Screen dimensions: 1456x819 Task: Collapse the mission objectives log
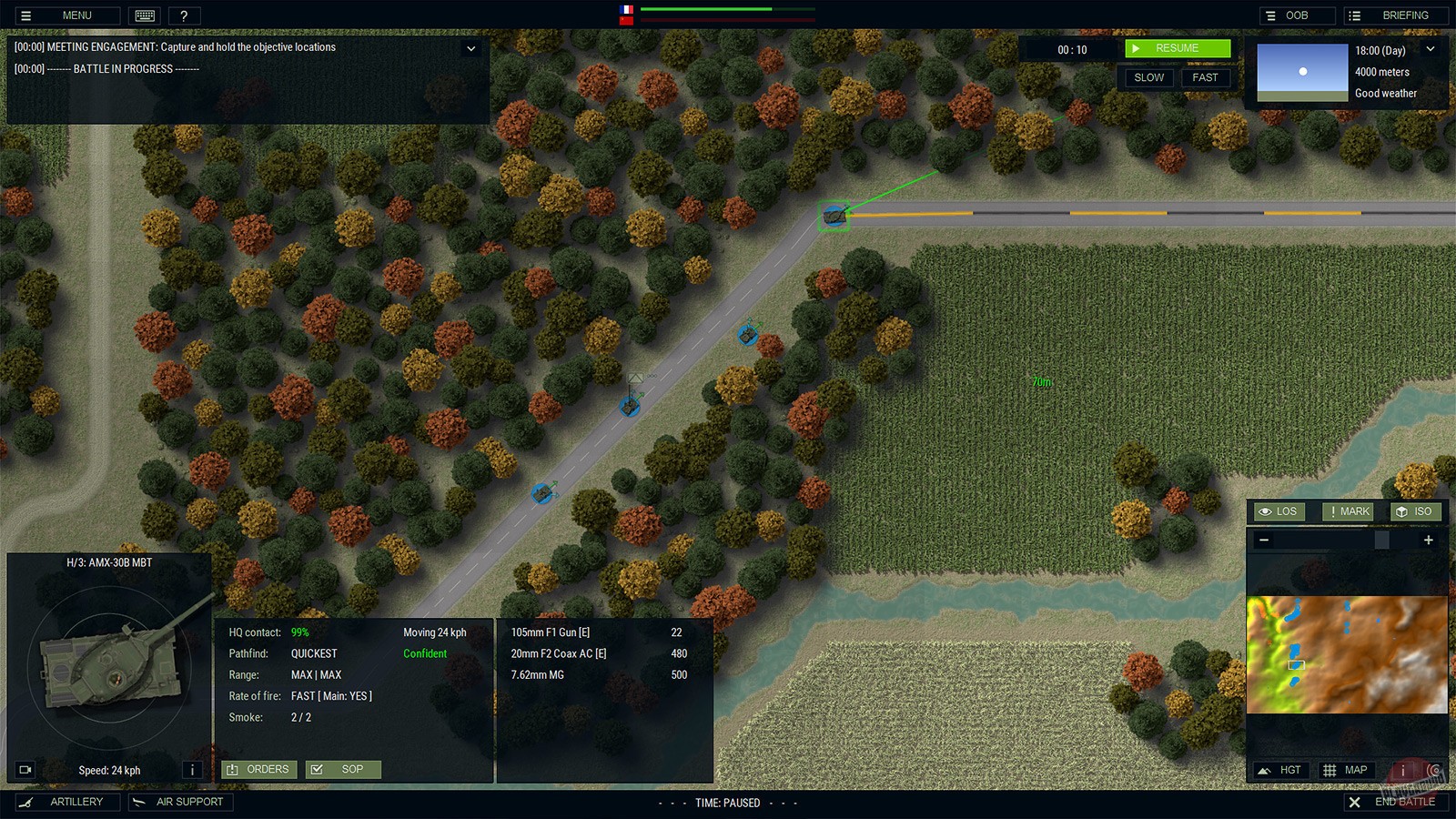pos(471,48)
